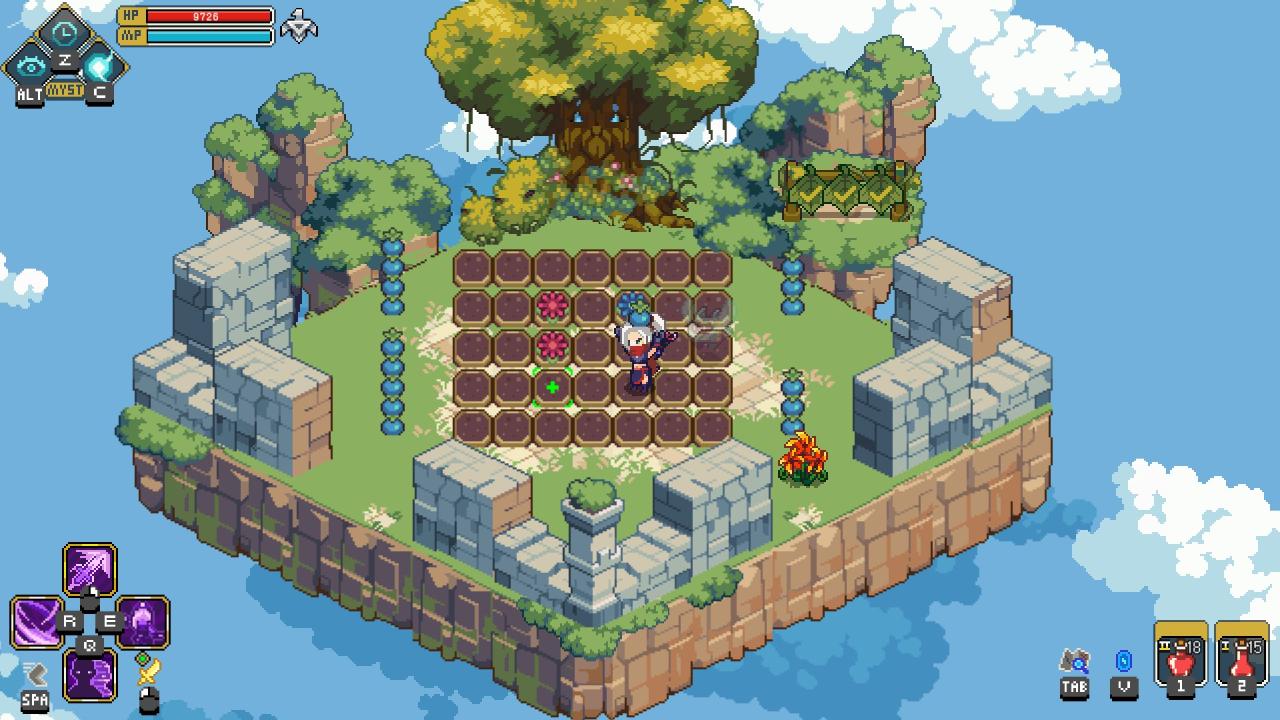1280x720 pixels.
Task: Use the purple arrow skill
Action: tap(90, 570)
